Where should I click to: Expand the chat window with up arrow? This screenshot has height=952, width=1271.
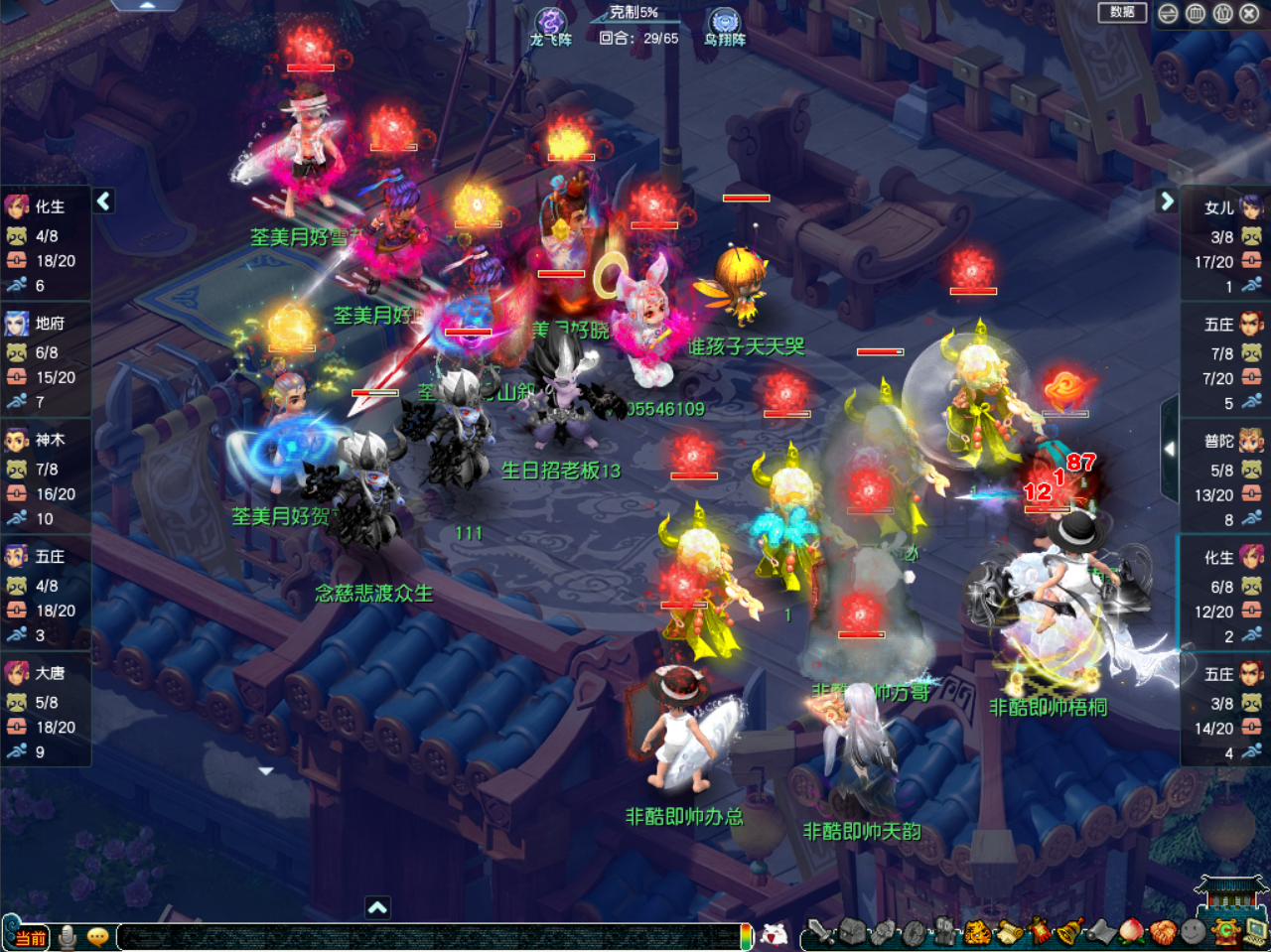pos(377,907)
